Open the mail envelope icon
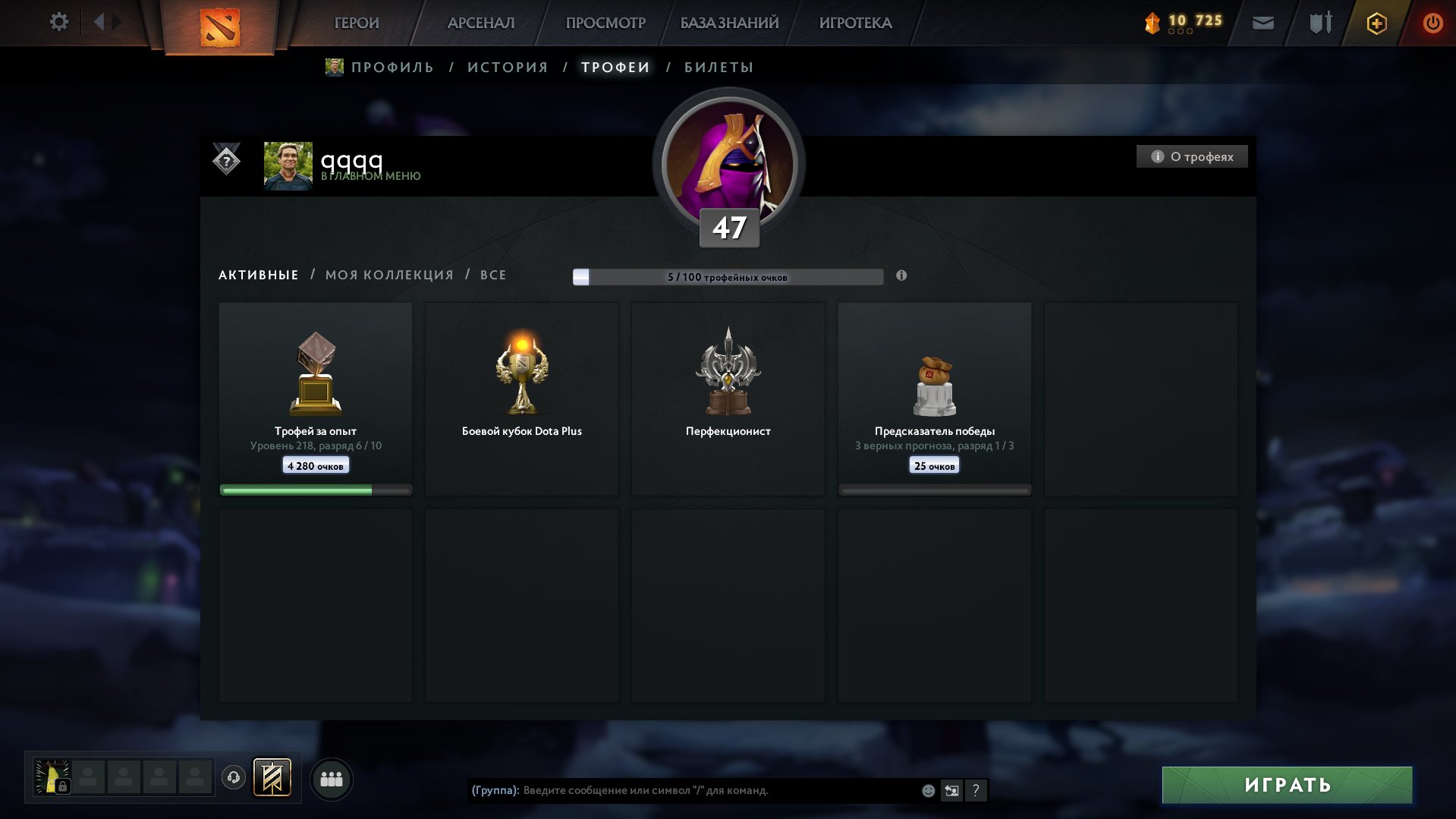 1263,23
